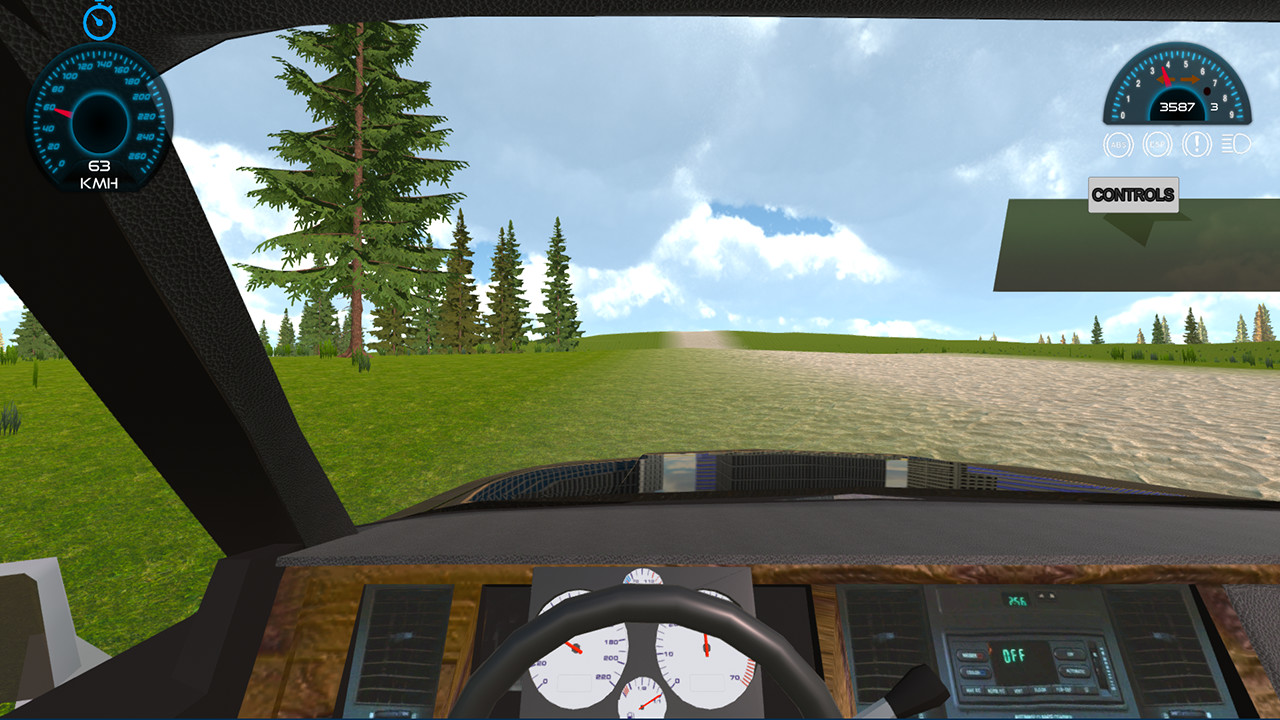Screen dimensions: 1280x720
Task: Click the ABS indicator icon
Action: pos(1117,145)
